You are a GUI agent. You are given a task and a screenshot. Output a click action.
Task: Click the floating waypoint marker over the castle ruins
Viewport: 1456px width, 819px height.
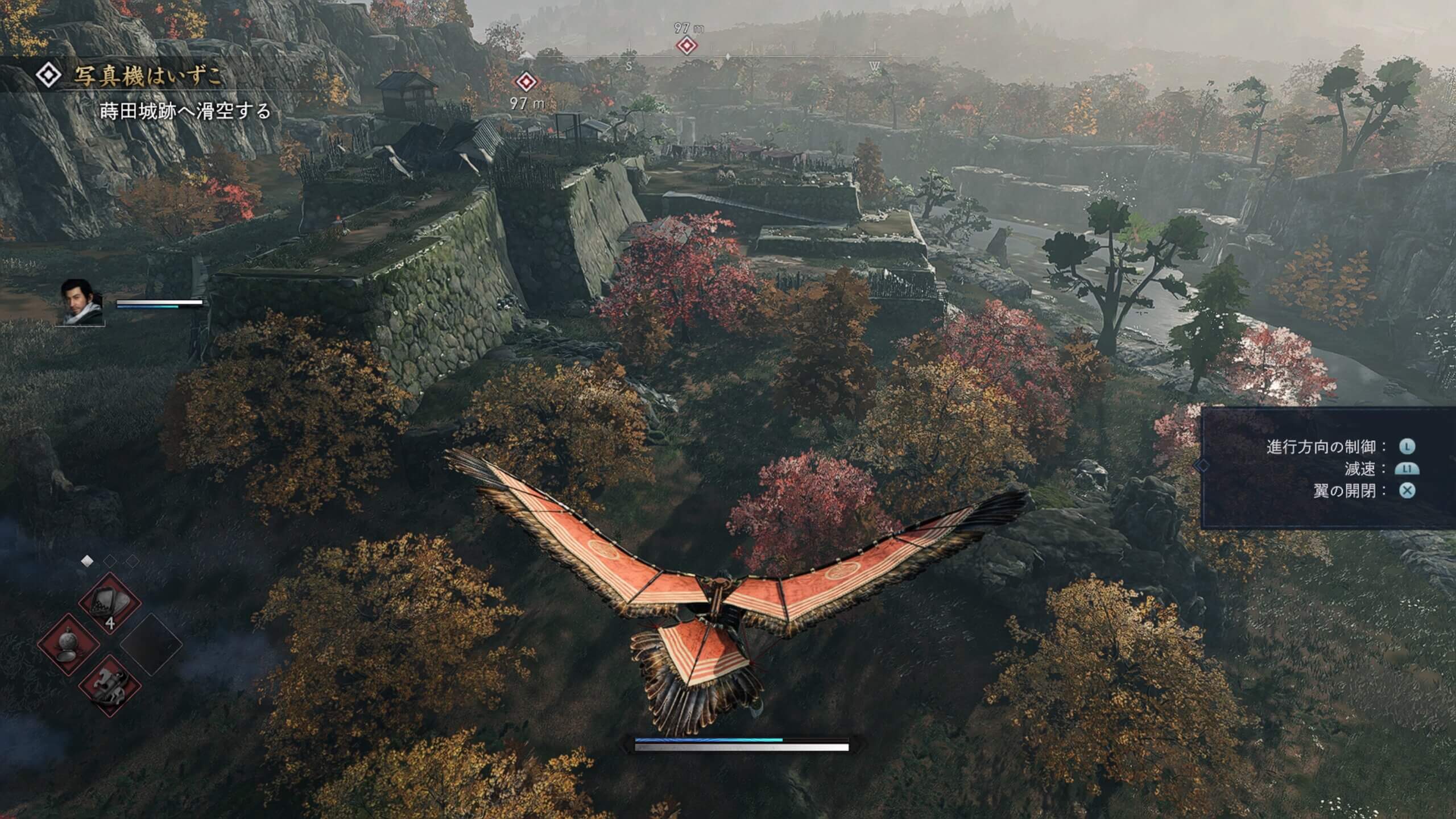[526, 82]
